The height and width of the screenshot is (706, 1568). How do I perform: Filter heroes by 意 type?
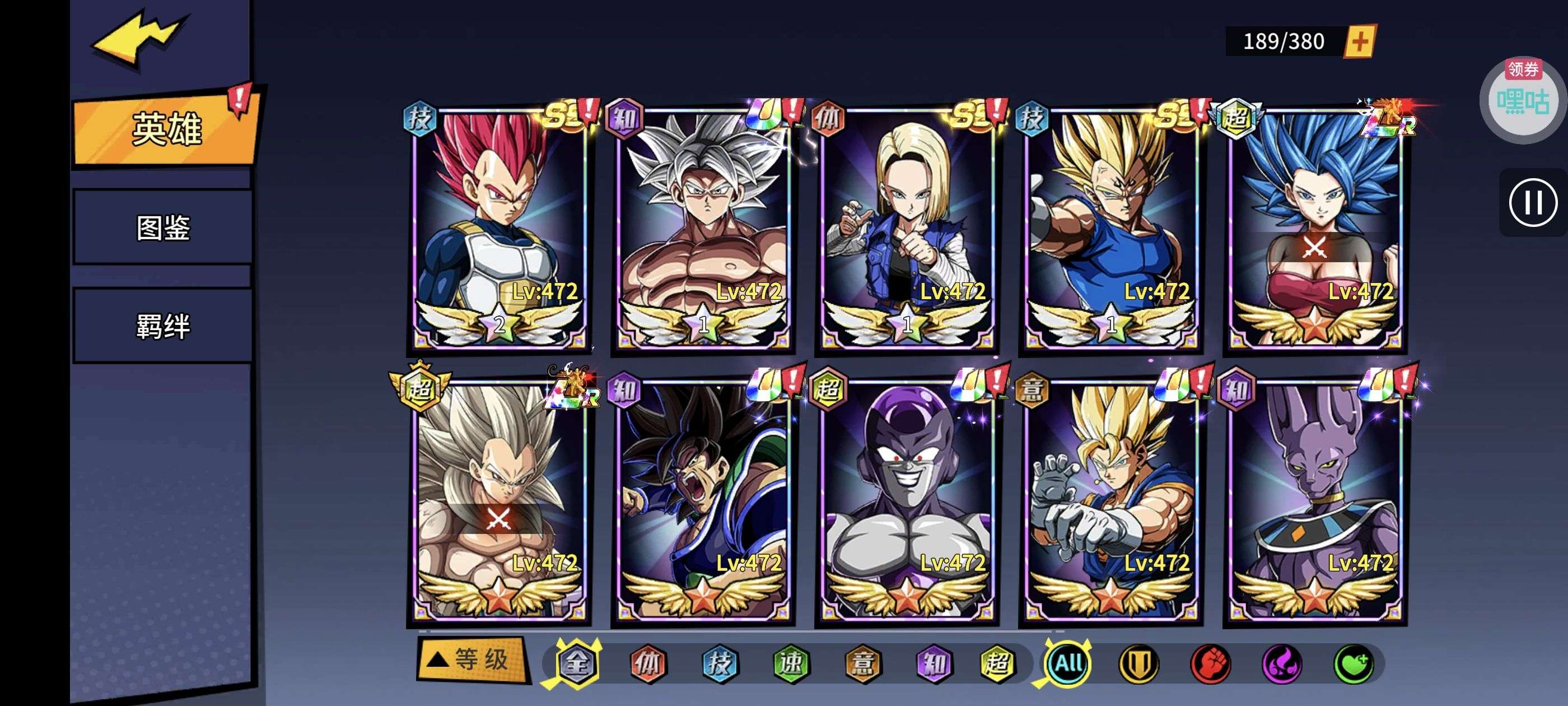click(862, 663)
